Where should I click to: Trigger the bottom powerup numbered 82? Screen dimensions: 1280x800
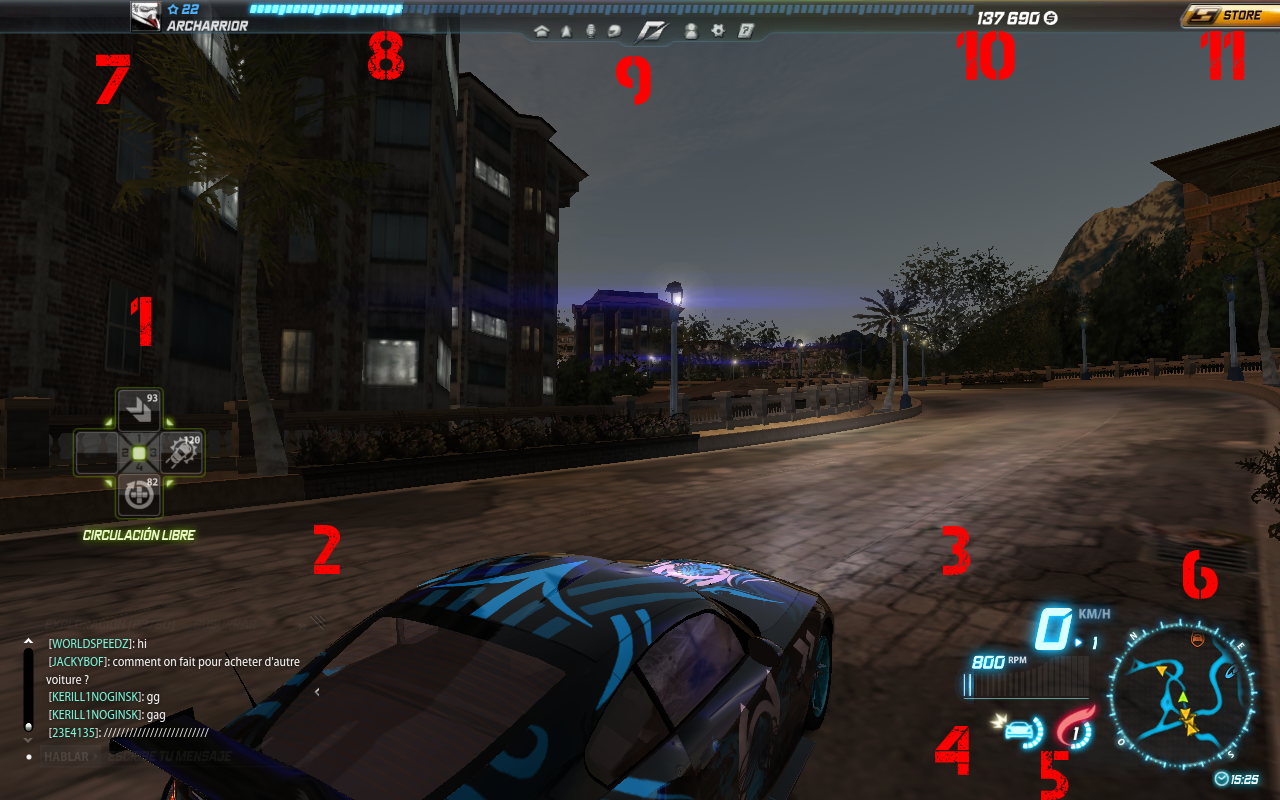[x=138, y=494]
